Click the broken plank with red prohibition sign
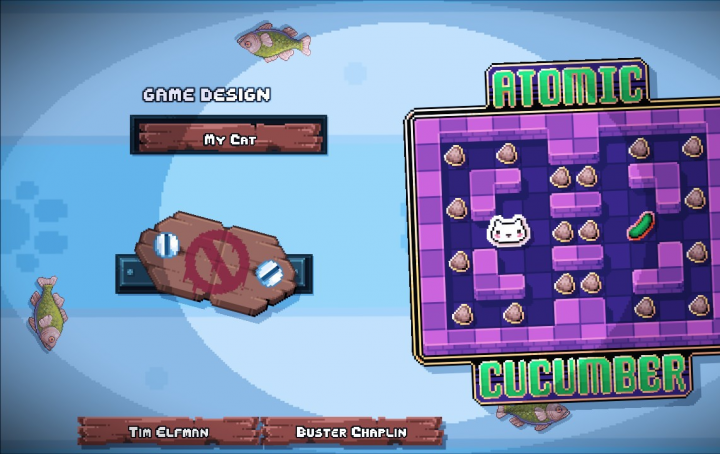The image size is (720, 454). (216, 265)
